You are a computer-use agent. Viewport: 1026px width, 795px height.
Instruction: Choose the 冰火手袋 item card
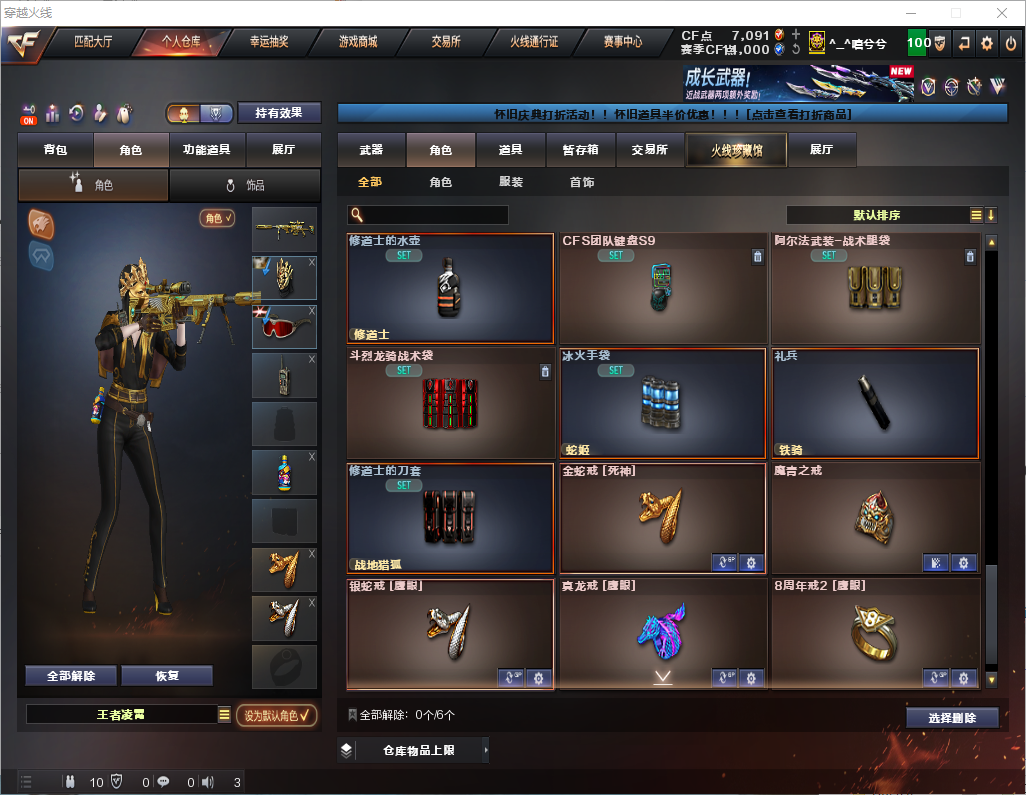663,403
